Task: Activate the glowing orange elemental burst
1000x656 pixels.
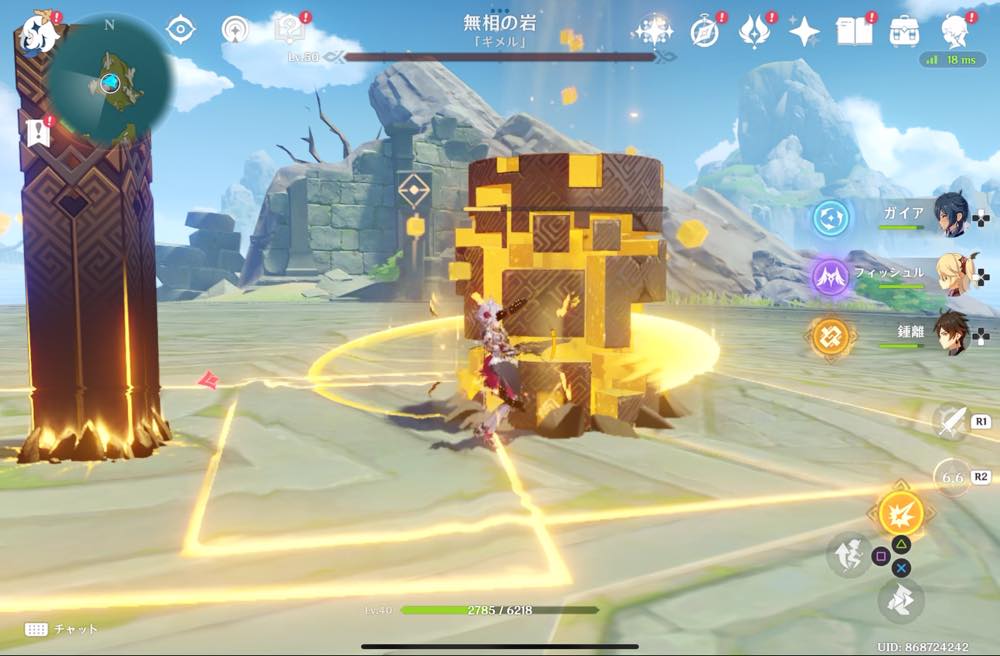Action: tap(900, 514)
